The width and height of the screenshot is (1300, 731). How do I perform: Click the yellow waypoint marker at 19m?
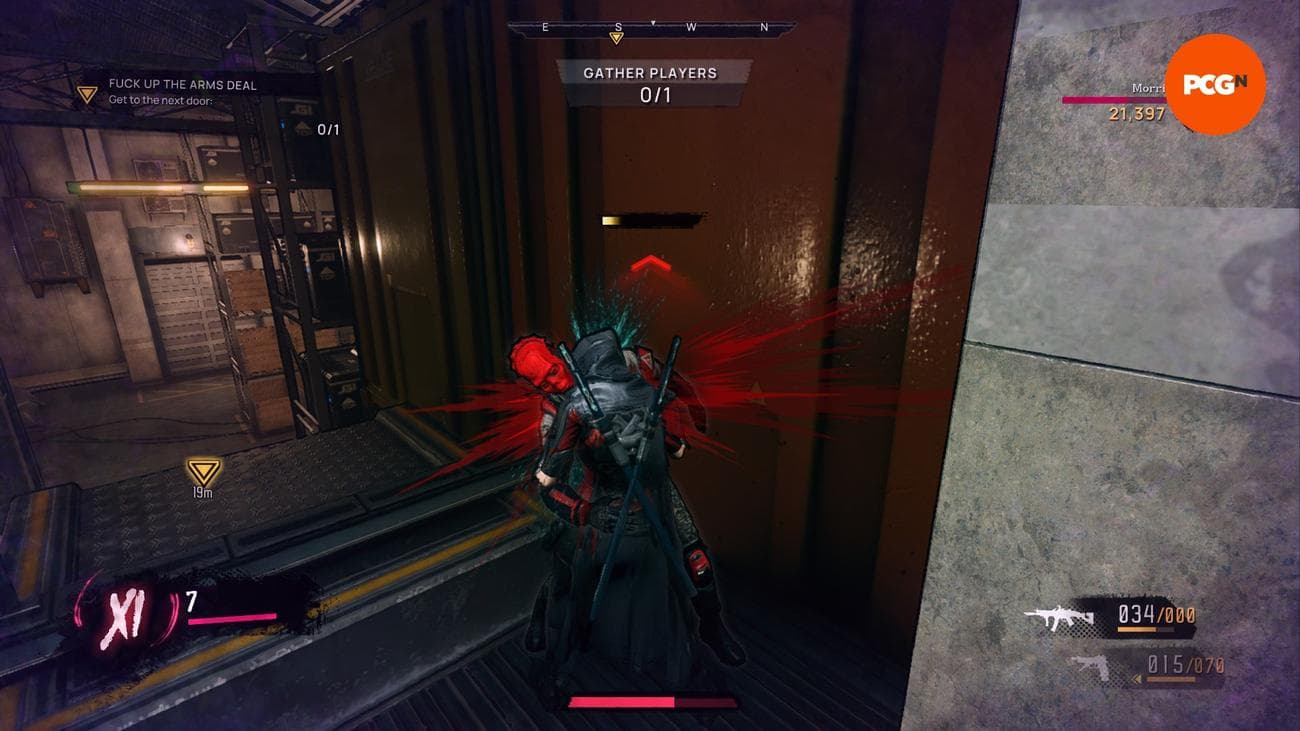pyautogui.click(x=202, y=471)
